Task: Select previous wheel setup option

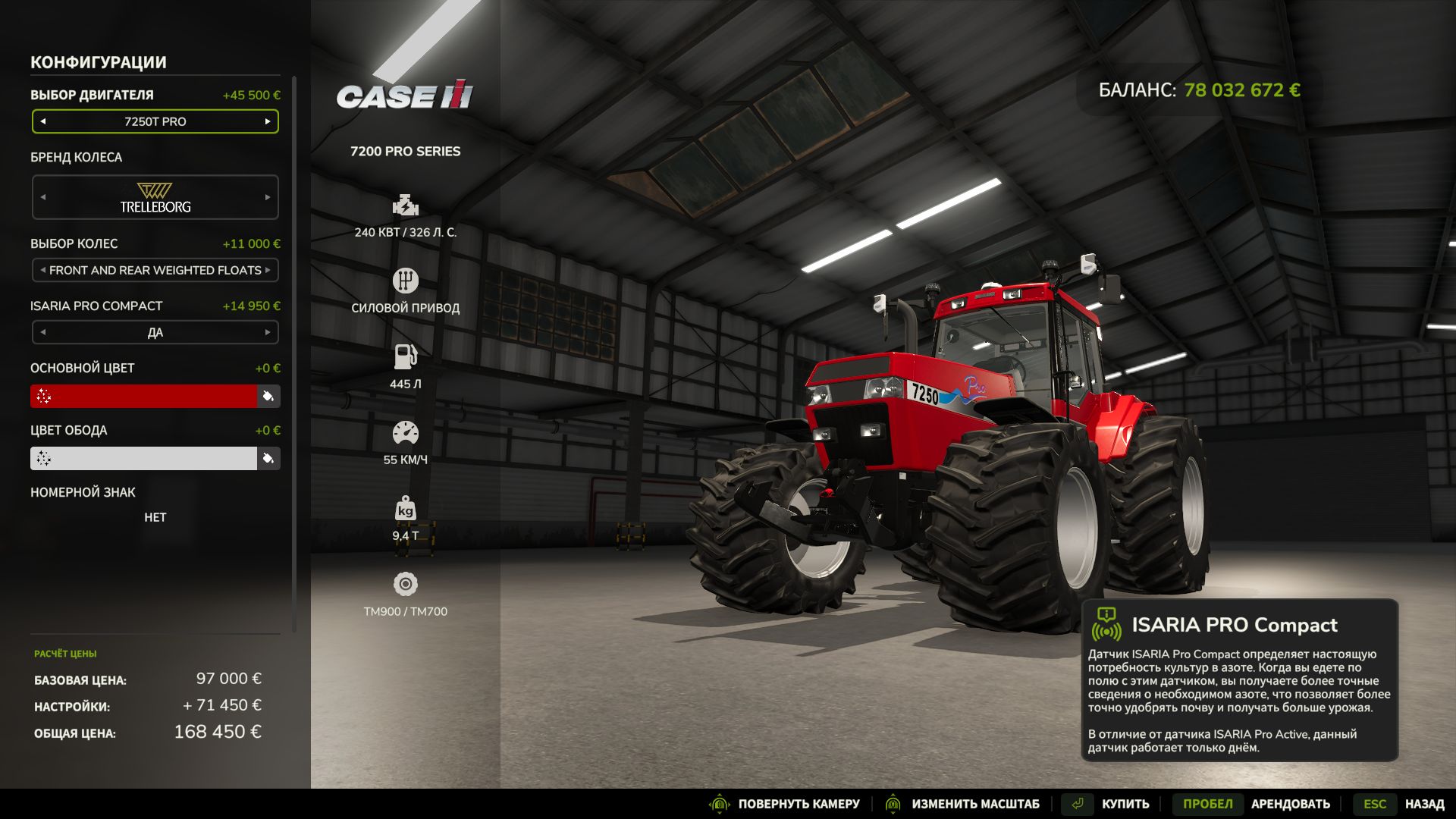Action: coord(43,270)
